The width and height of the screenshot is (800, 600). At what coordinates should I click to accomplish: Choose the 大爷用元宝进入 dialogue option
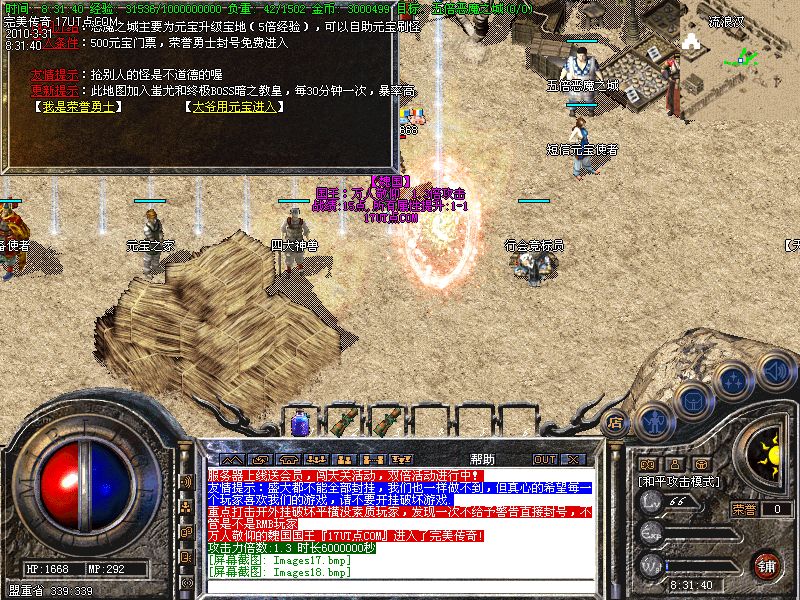234,106
